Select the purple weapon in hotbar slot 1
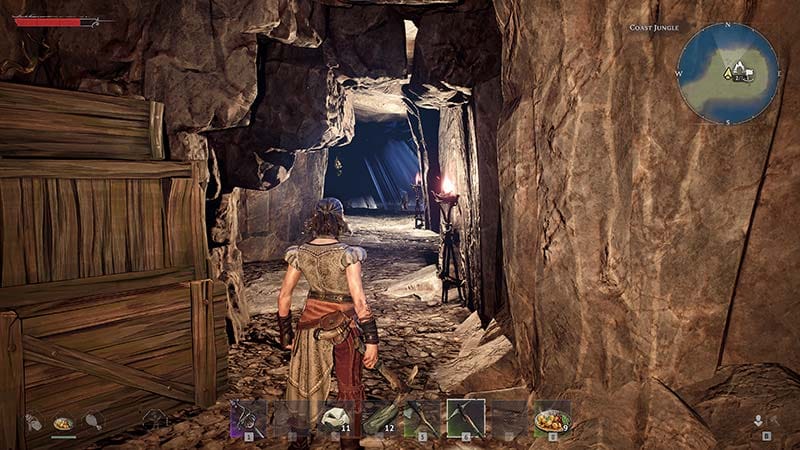800x450 pixels. click(248, 417)
